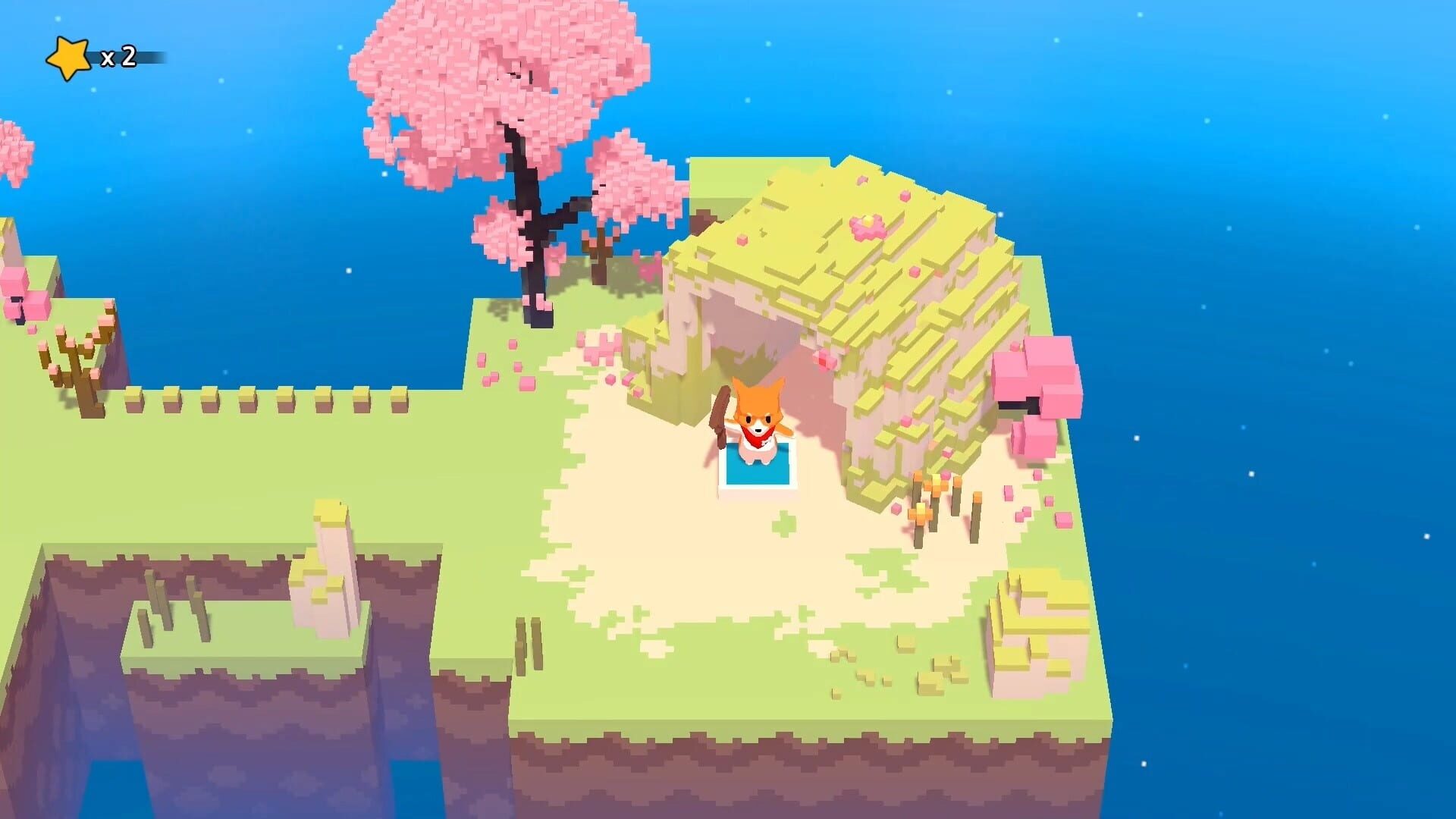
Task: Toggle the tall yellow pillar on the lower ledge
Action: (330, 546)
